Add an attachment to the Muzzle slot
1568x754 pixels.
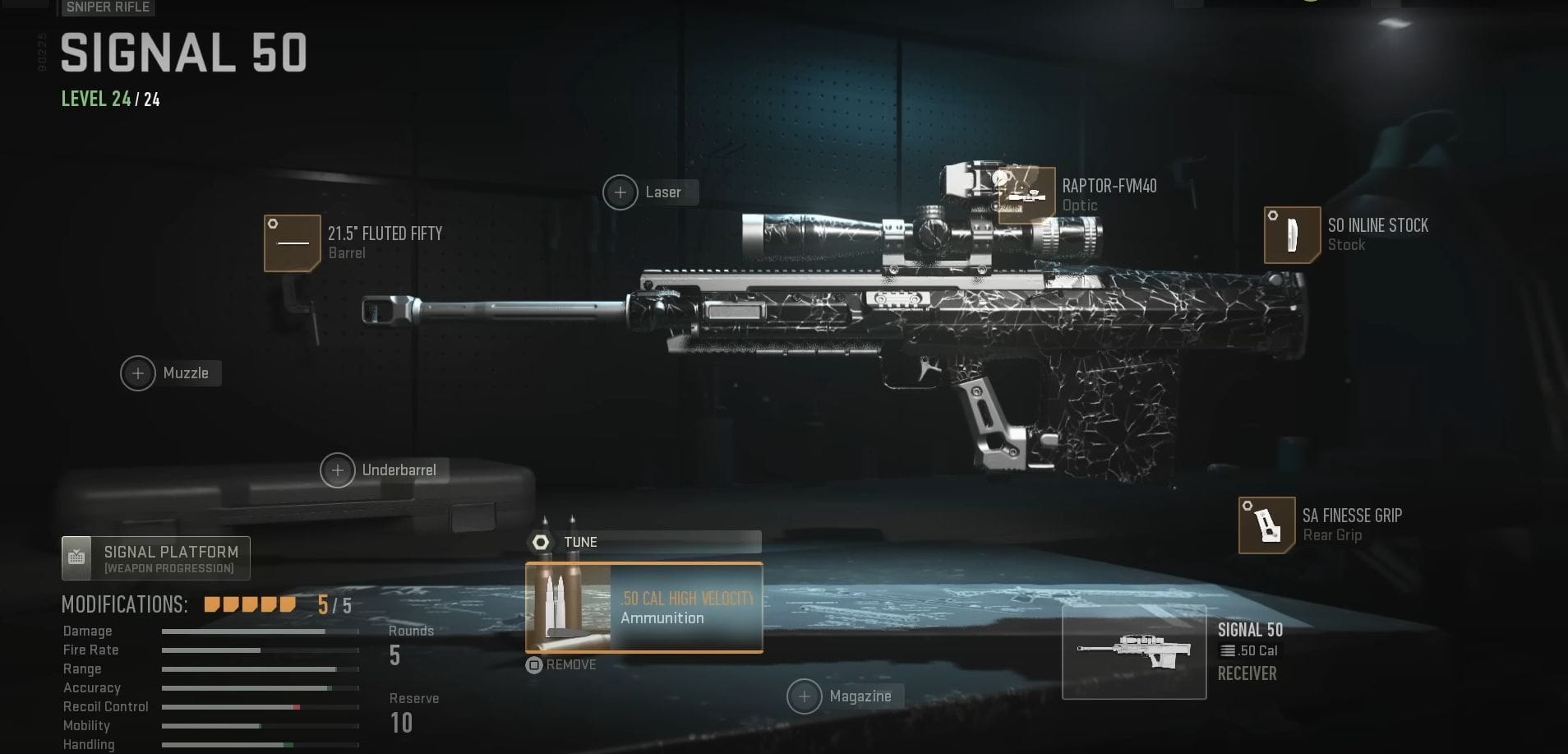[x=138, y=372]
